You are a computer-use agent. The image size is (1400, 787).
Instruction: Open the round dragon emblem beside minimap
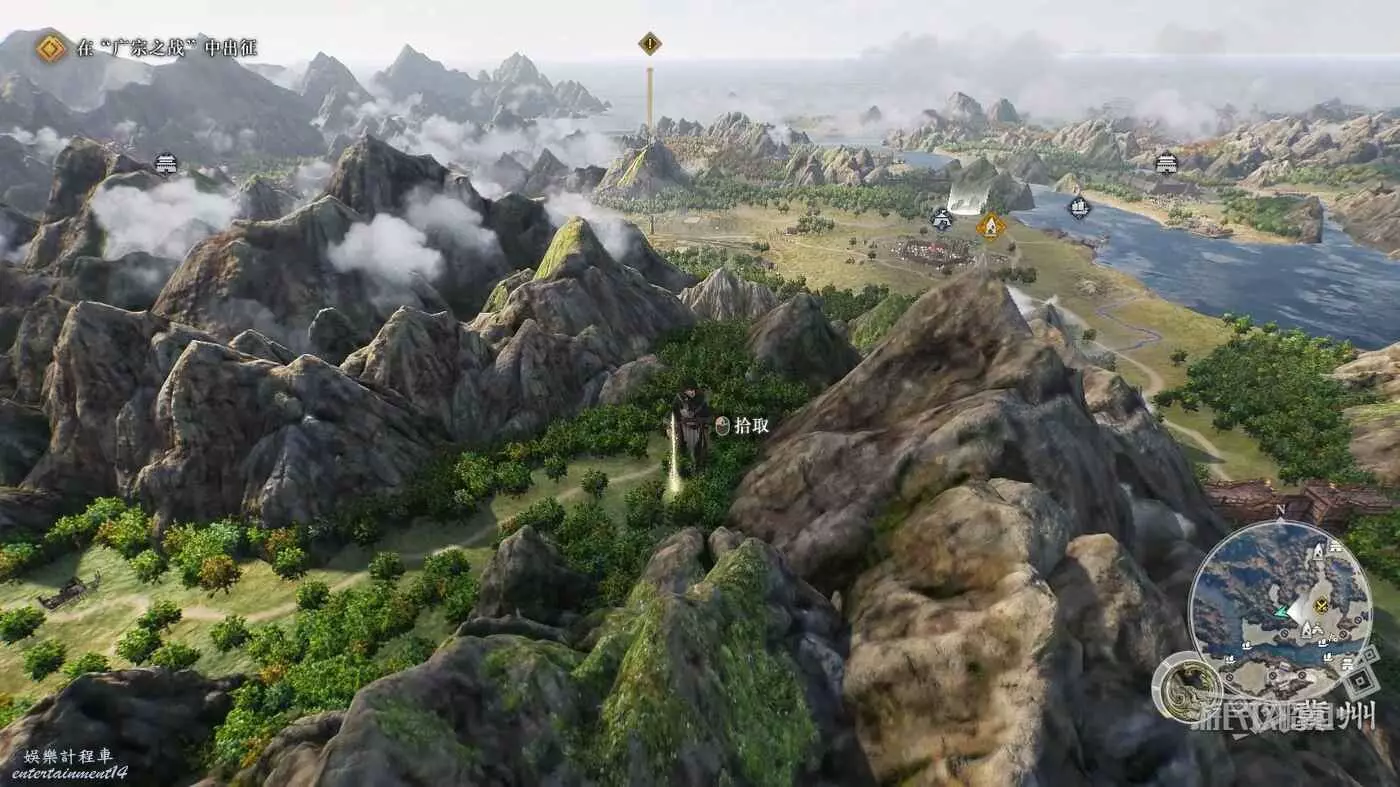(1187, 687)
